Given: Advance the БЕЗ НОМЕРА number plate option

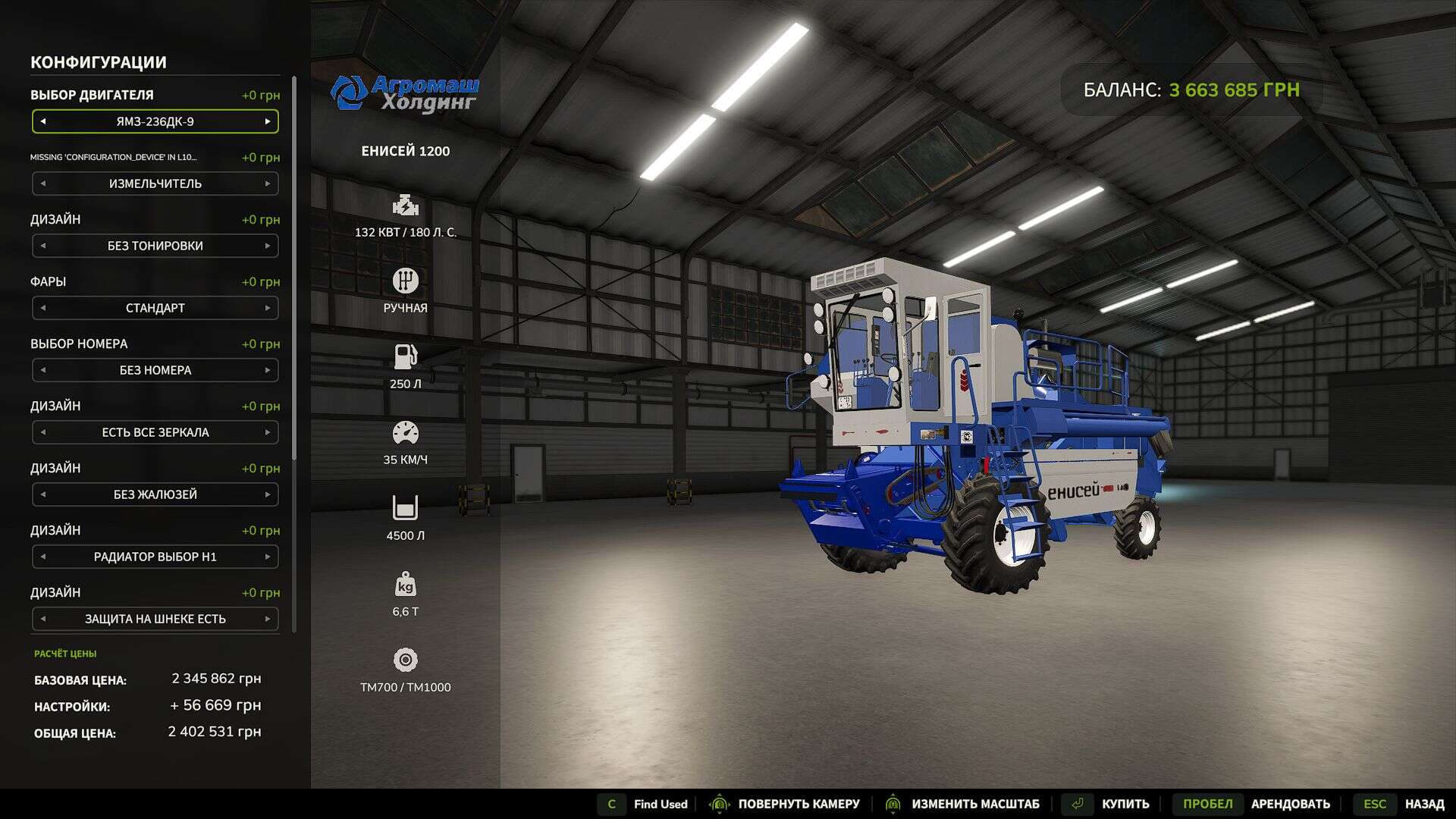Looking at the screenshot, I should (x=268, y=370).
